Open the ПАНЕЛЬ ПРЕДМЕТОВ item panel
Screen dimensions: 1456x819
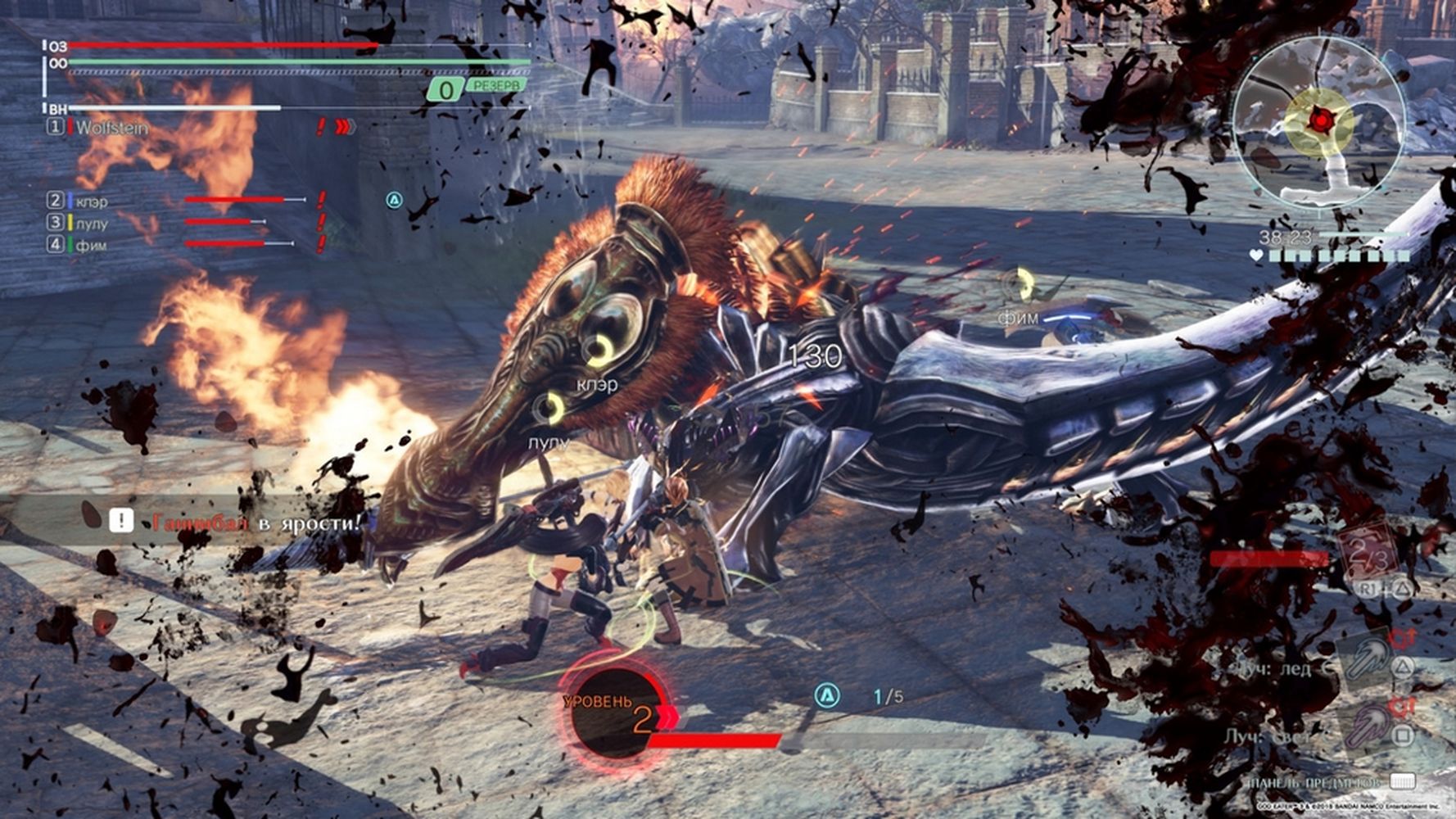(1328, 782)
